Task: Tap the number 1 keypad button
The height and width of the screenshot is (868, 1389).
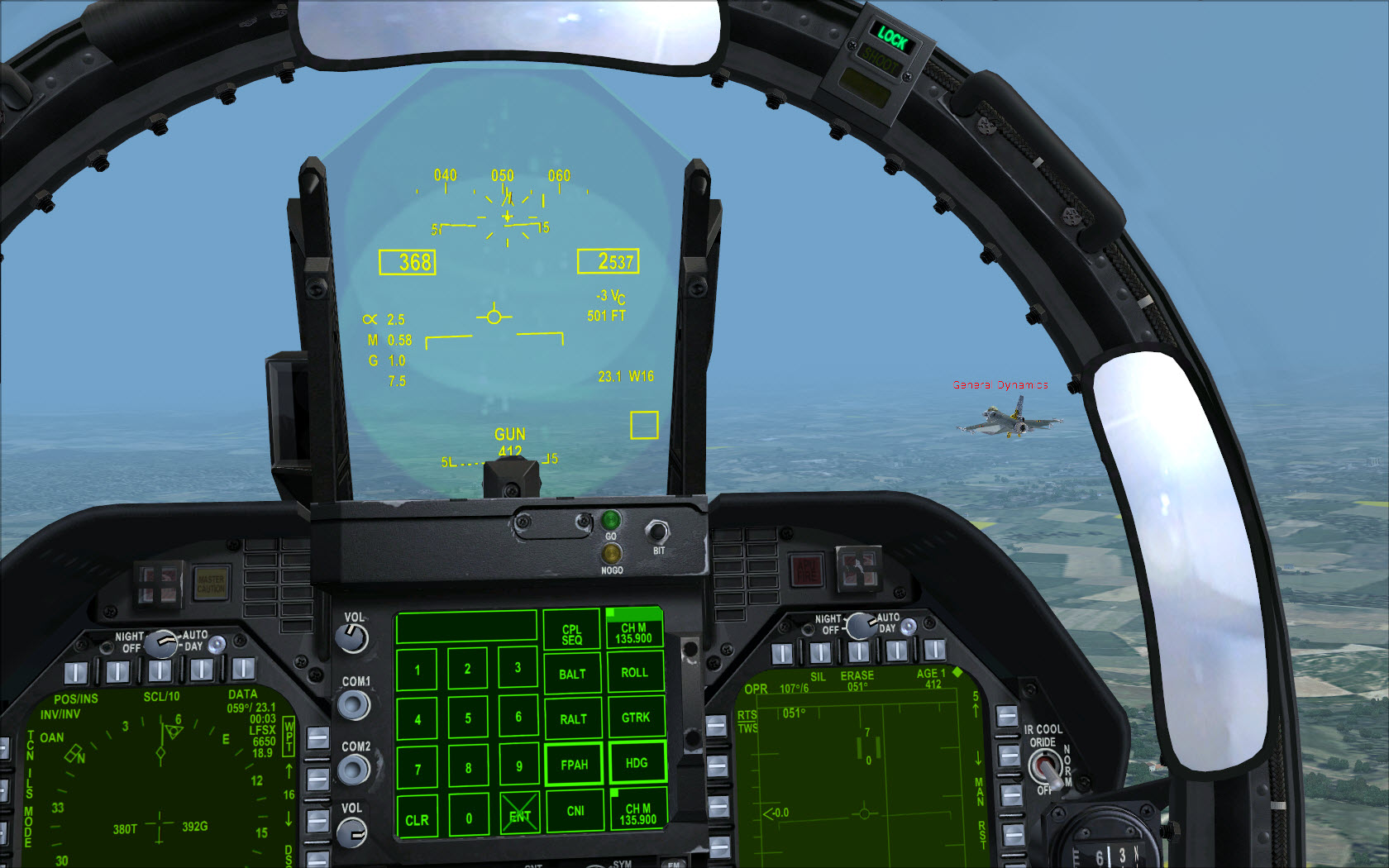Action: [417, 670]
